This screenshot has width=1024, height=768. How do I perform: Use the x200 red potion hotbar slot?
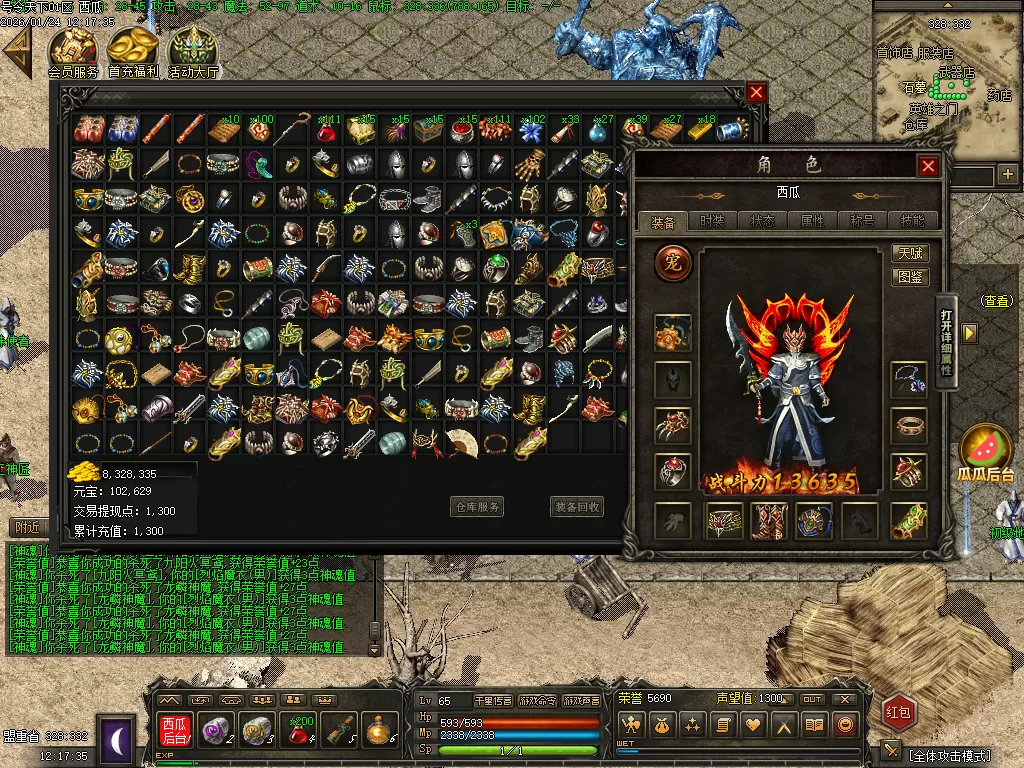pos(299,730)
